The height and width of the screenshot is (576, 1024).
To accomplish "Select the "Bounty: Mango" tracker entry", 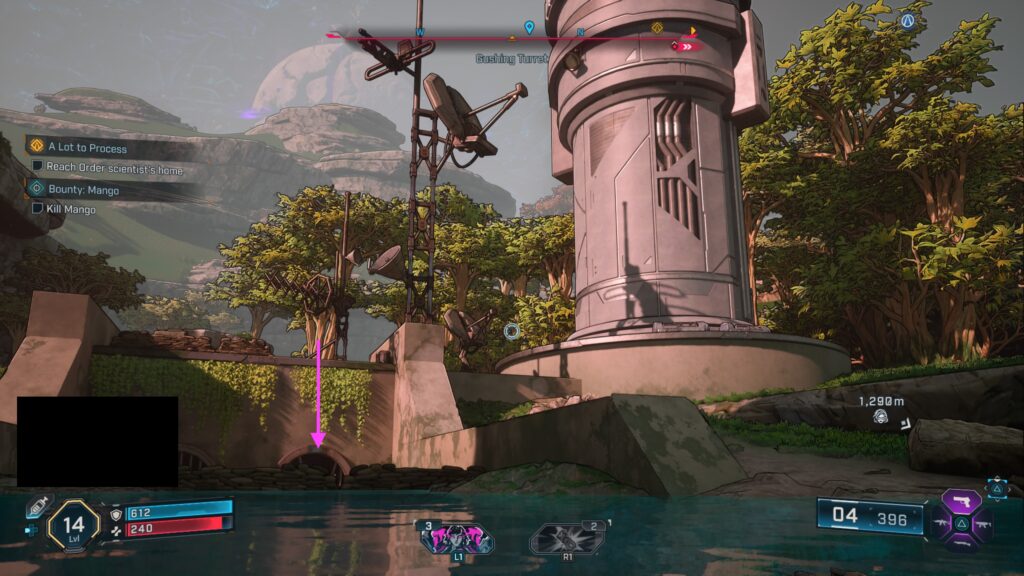I will point(82,189).
